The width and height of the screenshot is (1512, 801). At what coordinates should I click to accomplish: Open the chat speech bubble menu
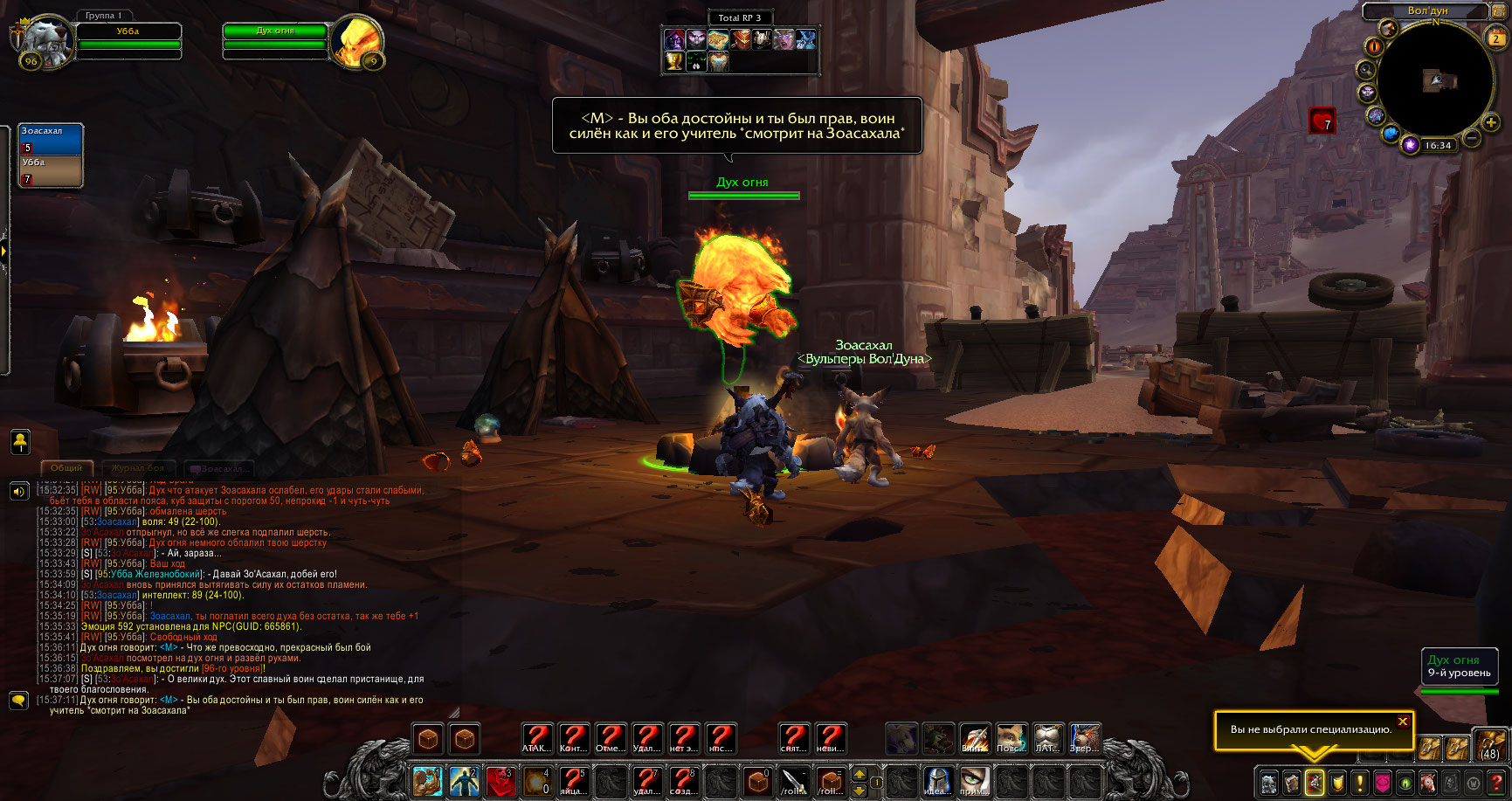[18, 701]
